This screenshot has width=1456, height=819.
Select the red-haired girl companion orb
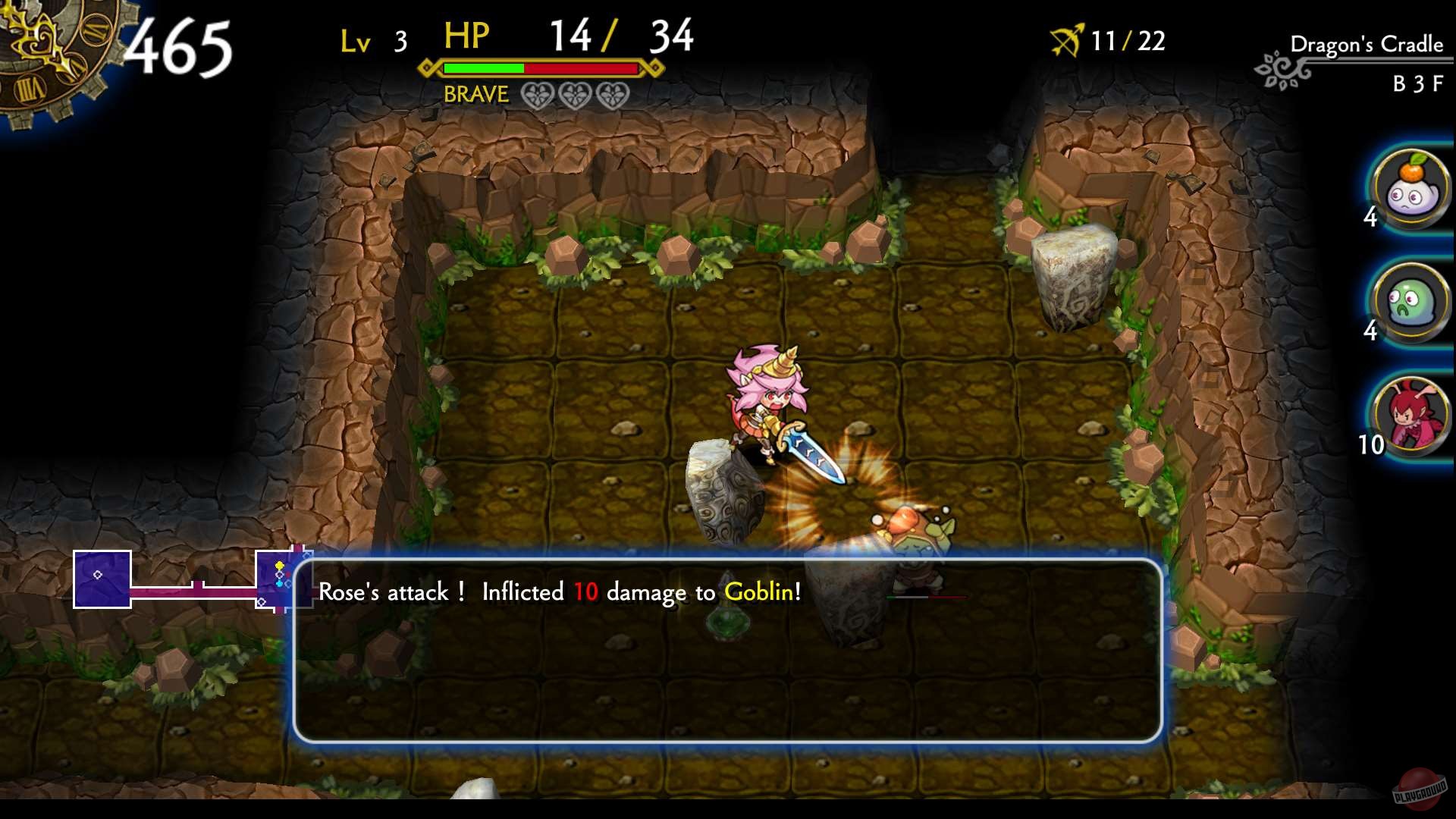[1412, 413]
